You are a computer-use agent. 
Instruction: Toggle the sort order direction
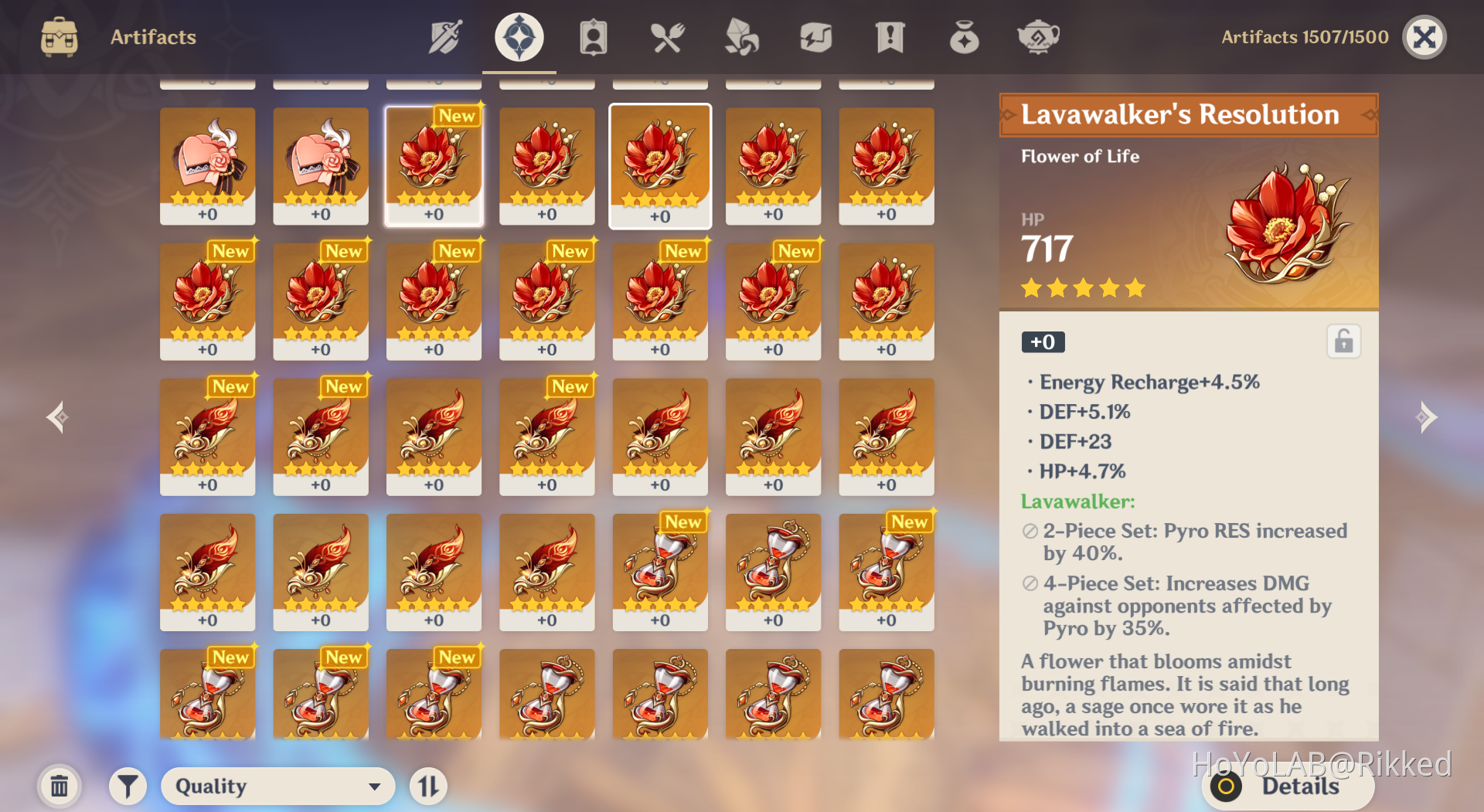tap(428, 786)
